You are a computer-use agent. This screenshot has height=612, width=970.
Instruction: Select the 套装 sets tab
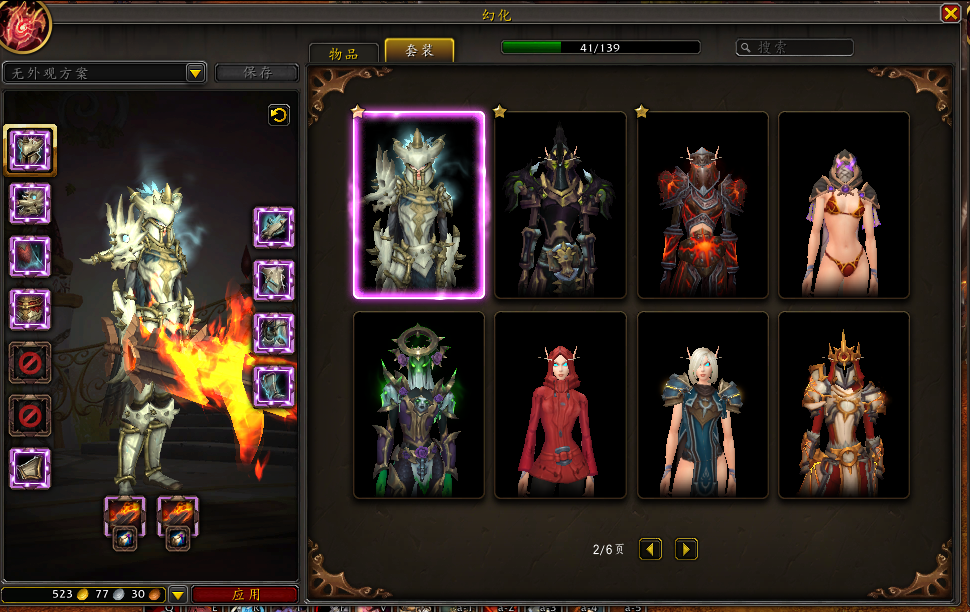[x=419, y=51]
